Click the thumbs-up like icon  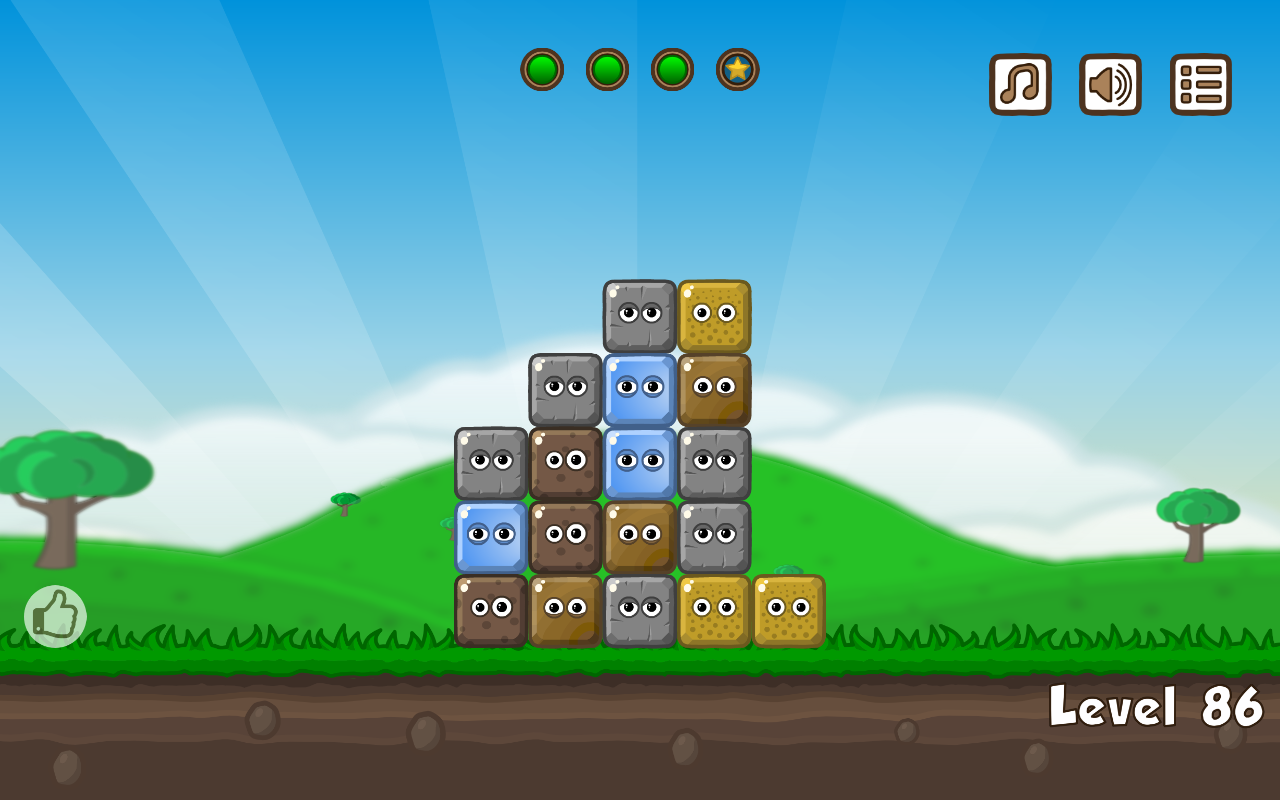pos(57,614)
